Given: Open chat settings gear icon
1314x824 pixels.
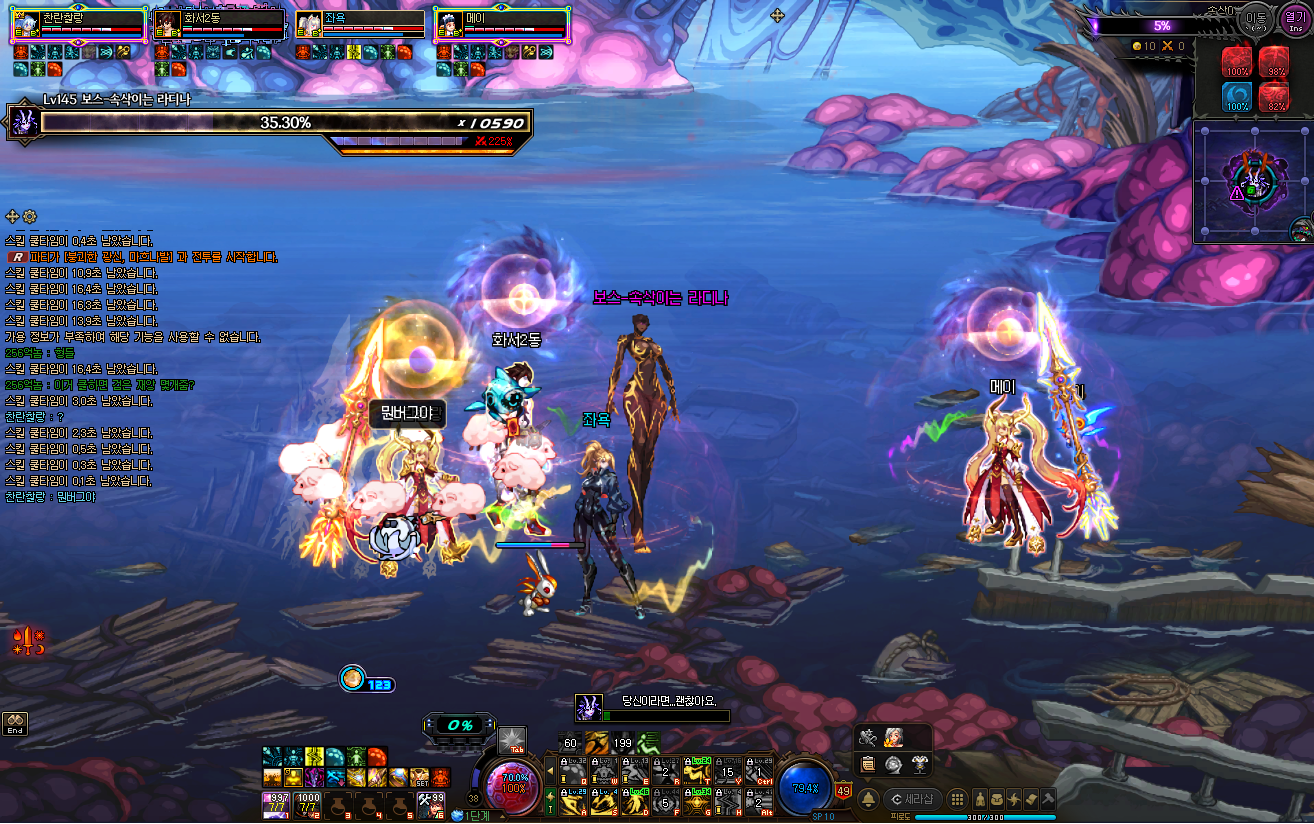Looking at the screenshot, I should pyautogui.click(x=30, y=216).
